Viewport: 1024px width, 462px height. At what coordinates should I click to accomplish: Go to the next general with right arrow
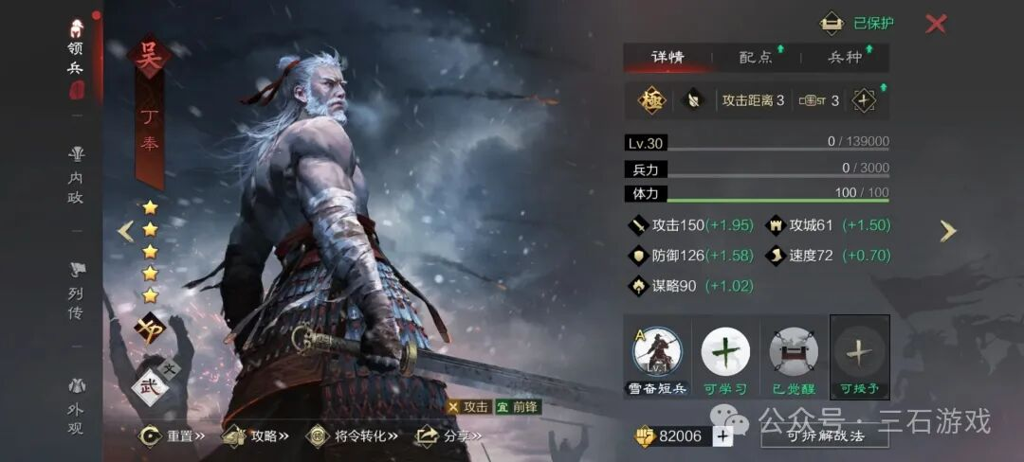pos(947,231)
